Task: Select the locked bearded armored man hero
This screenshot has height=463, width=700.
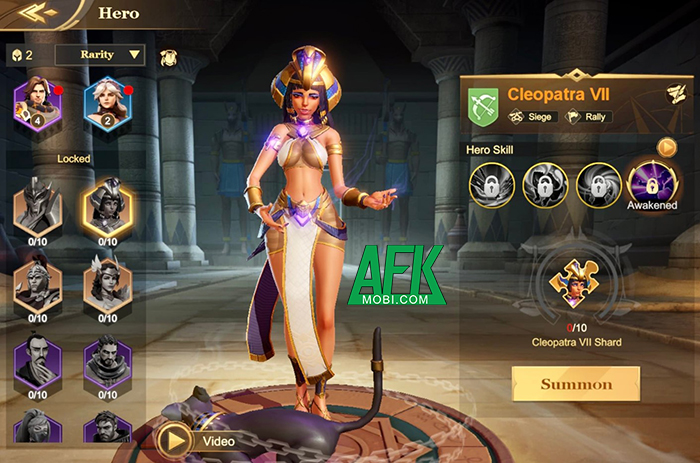Action: tap(108, 361)
